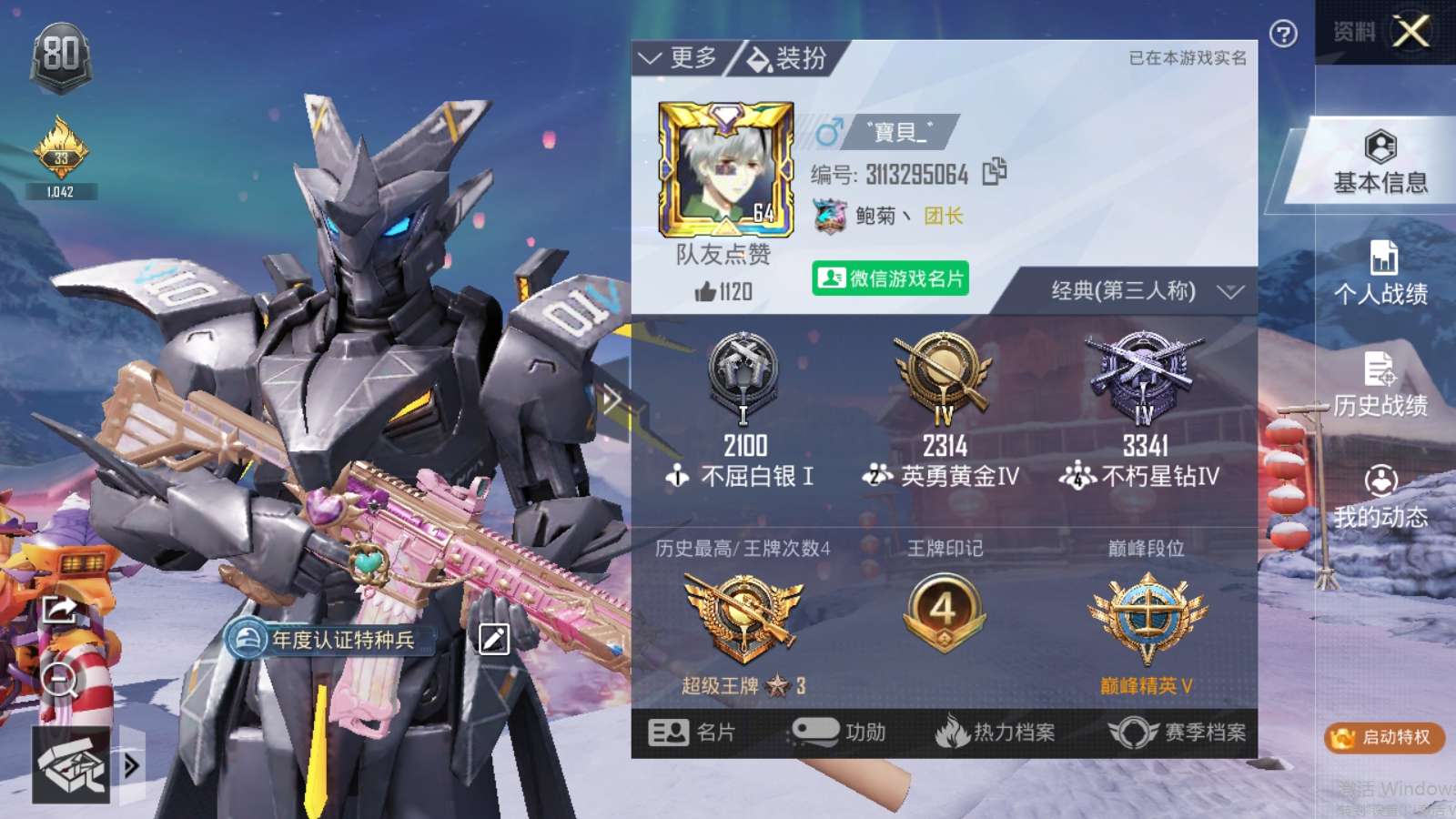Click the share arrow icon

click(x=60, y=608)
